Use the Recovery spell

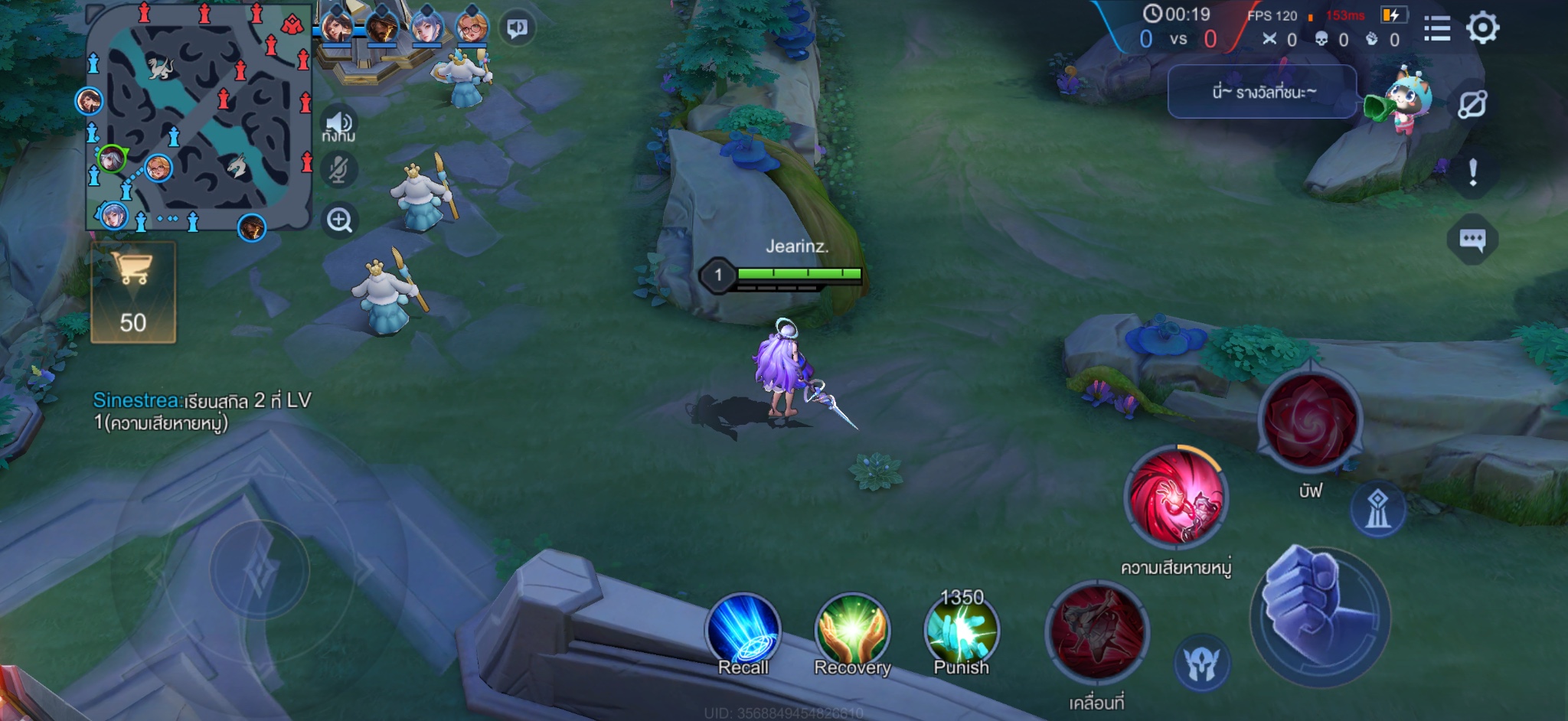[852, 632]
